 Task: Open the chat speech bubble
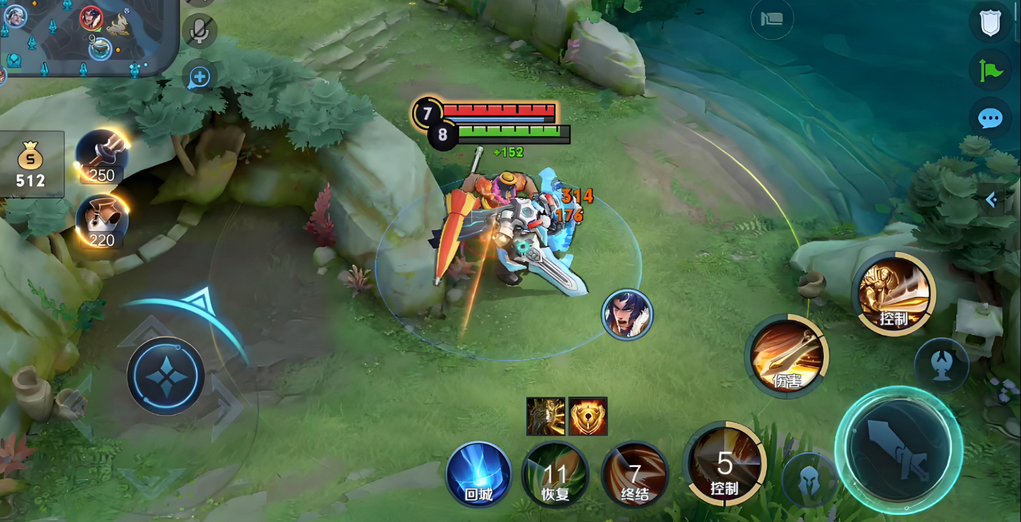pyautogui.click(x=990, y=119)
